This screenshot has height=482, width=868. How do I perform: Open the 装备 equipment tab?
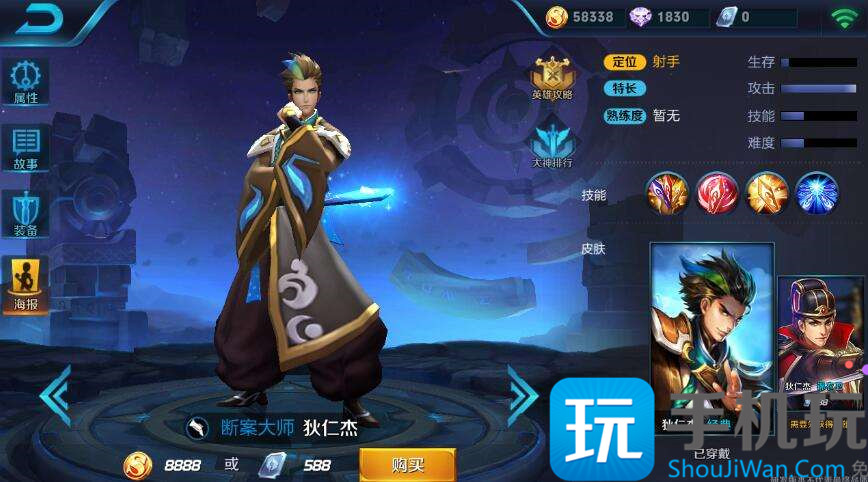26,214
